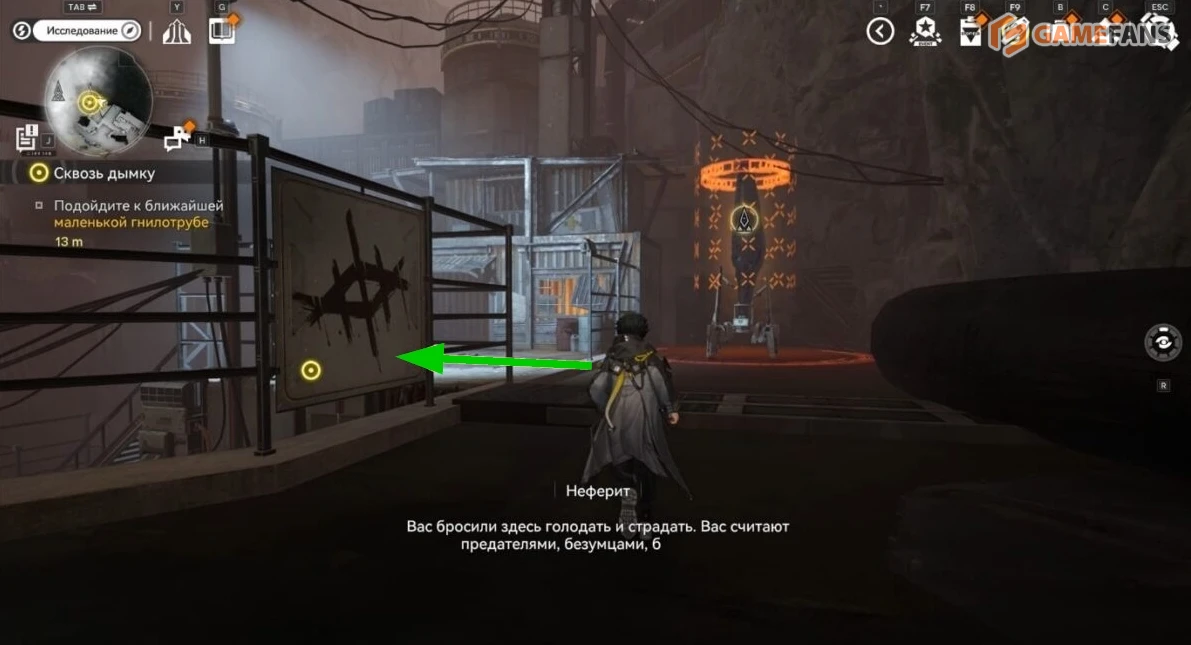Click the triple-arrow tower icon
The height and width of the screenshot is (645, 1191).
click(x=177, y=32)
